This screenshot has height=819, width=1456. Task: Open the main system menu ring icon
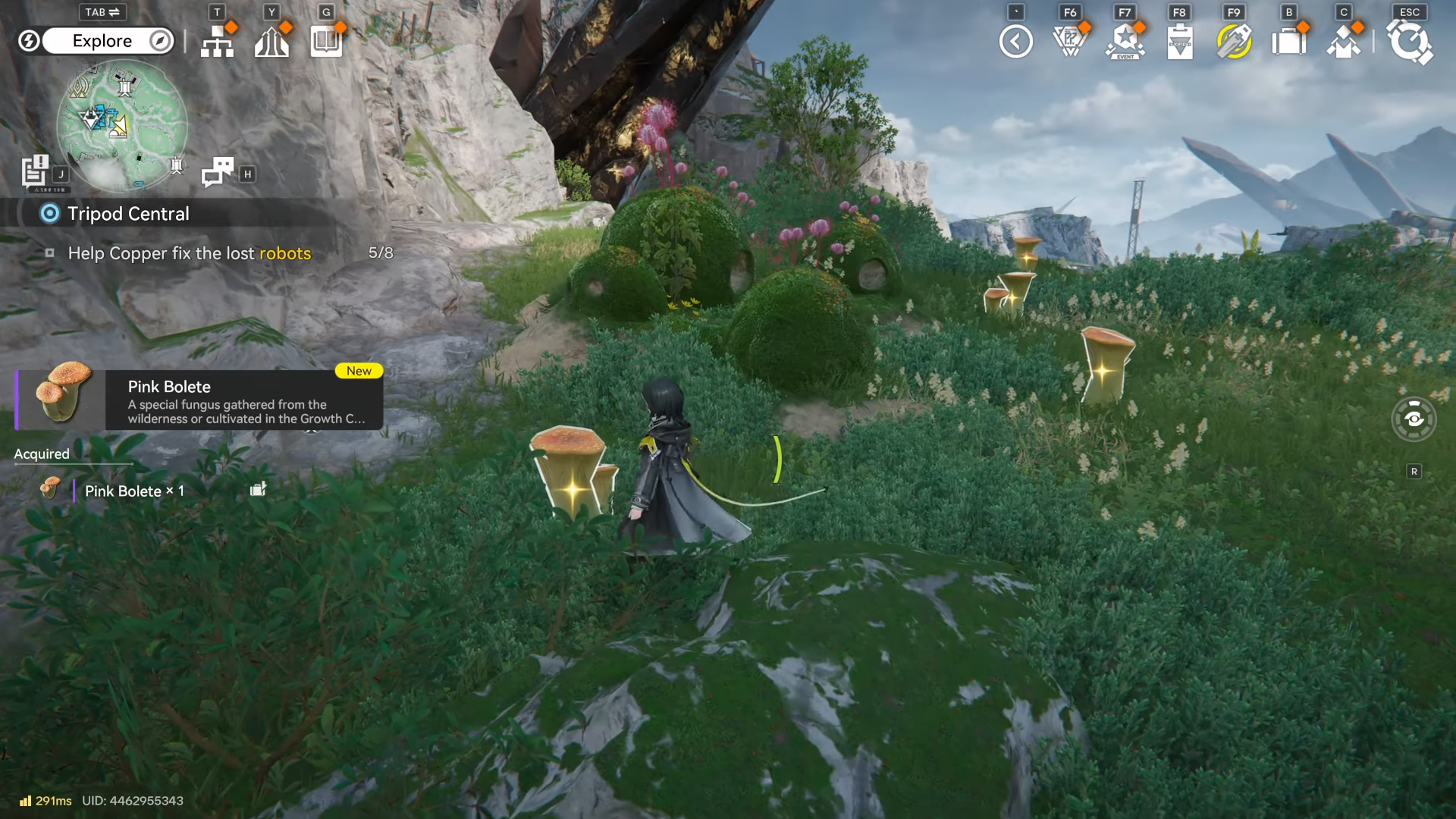(1410, 42)
